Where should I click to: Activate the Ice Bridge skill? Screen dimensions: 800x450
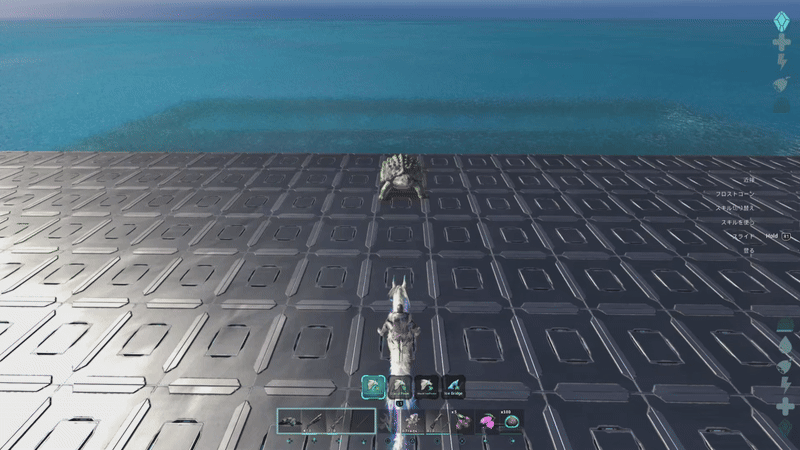[454, 386]
